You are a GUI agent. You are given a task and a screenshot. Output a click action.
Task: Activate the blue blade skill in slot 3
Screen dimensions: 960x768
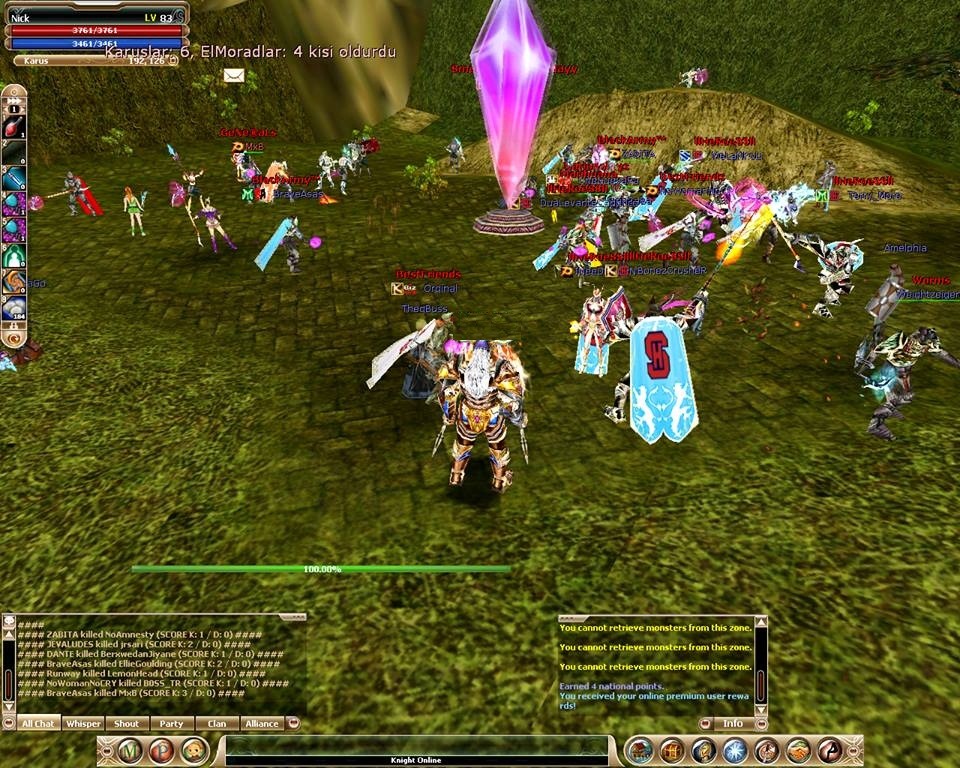coord(14,178)
